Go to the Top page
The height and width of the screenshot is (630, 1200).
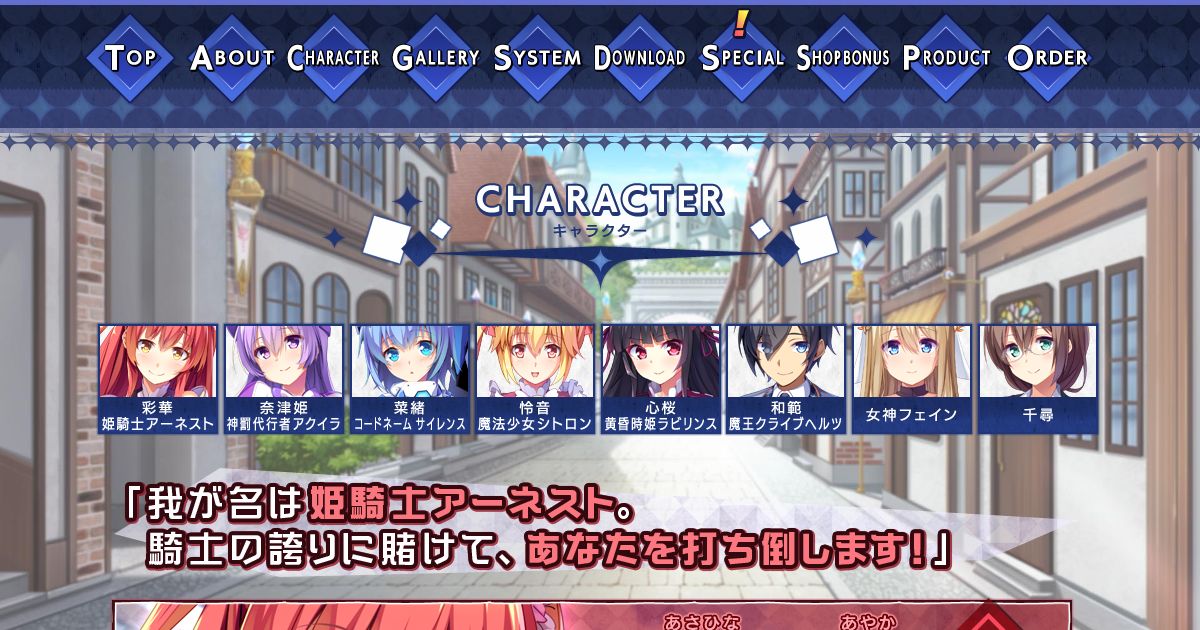pos(131,57)
